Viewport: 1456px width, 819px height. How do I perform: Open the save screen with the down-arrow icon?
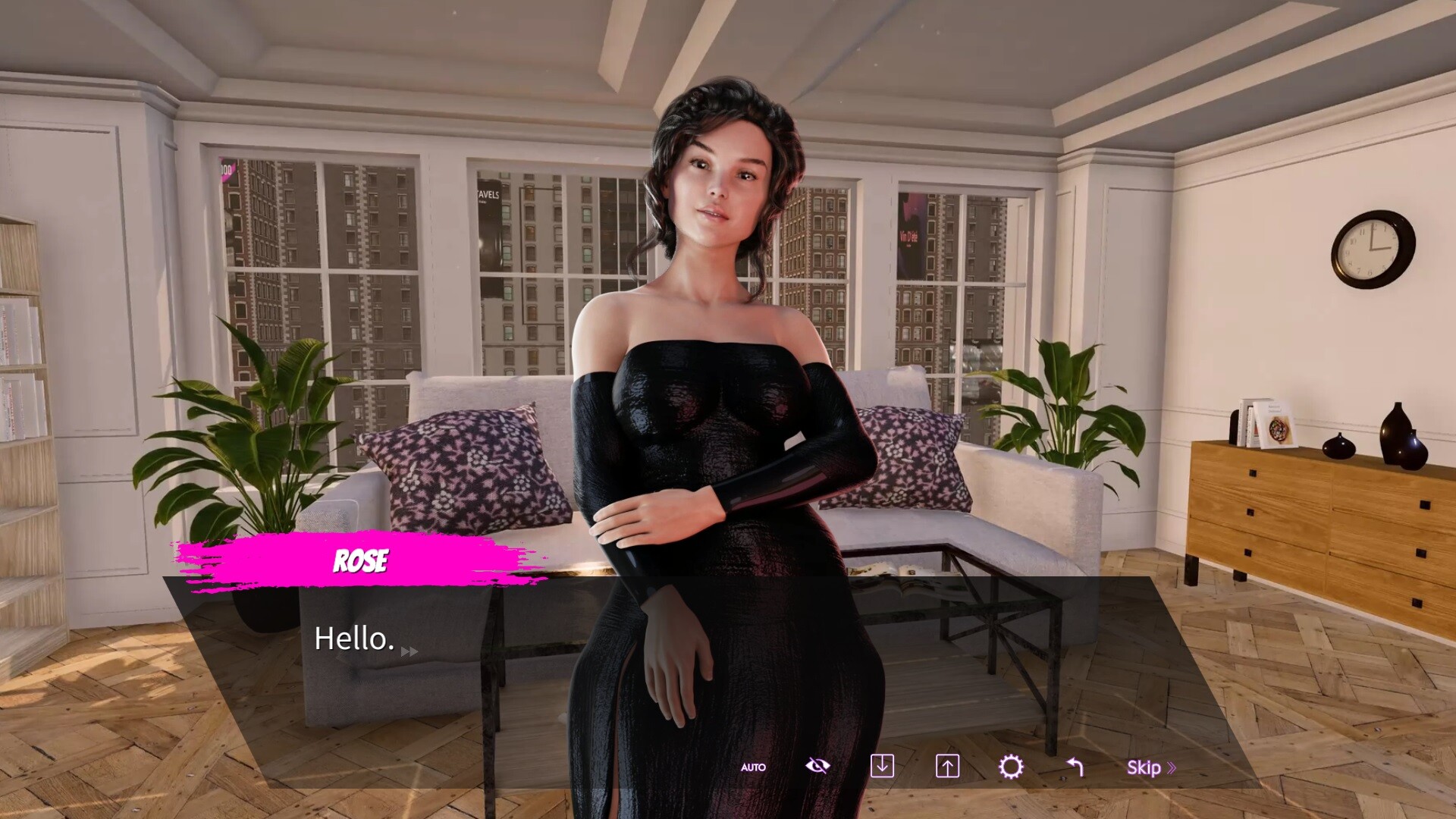[883, 767]
